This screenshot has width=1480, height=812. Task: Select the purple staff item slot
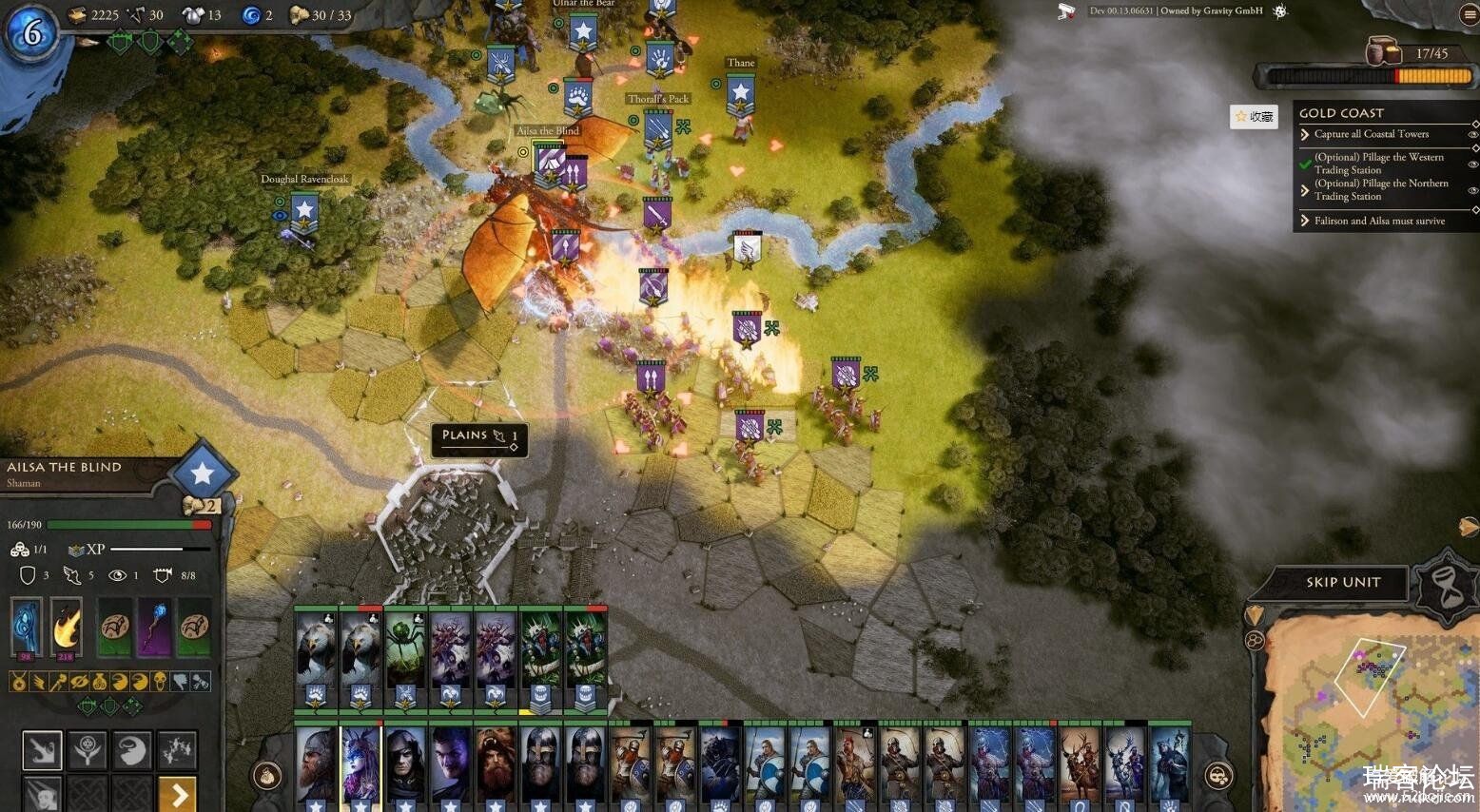154,627
